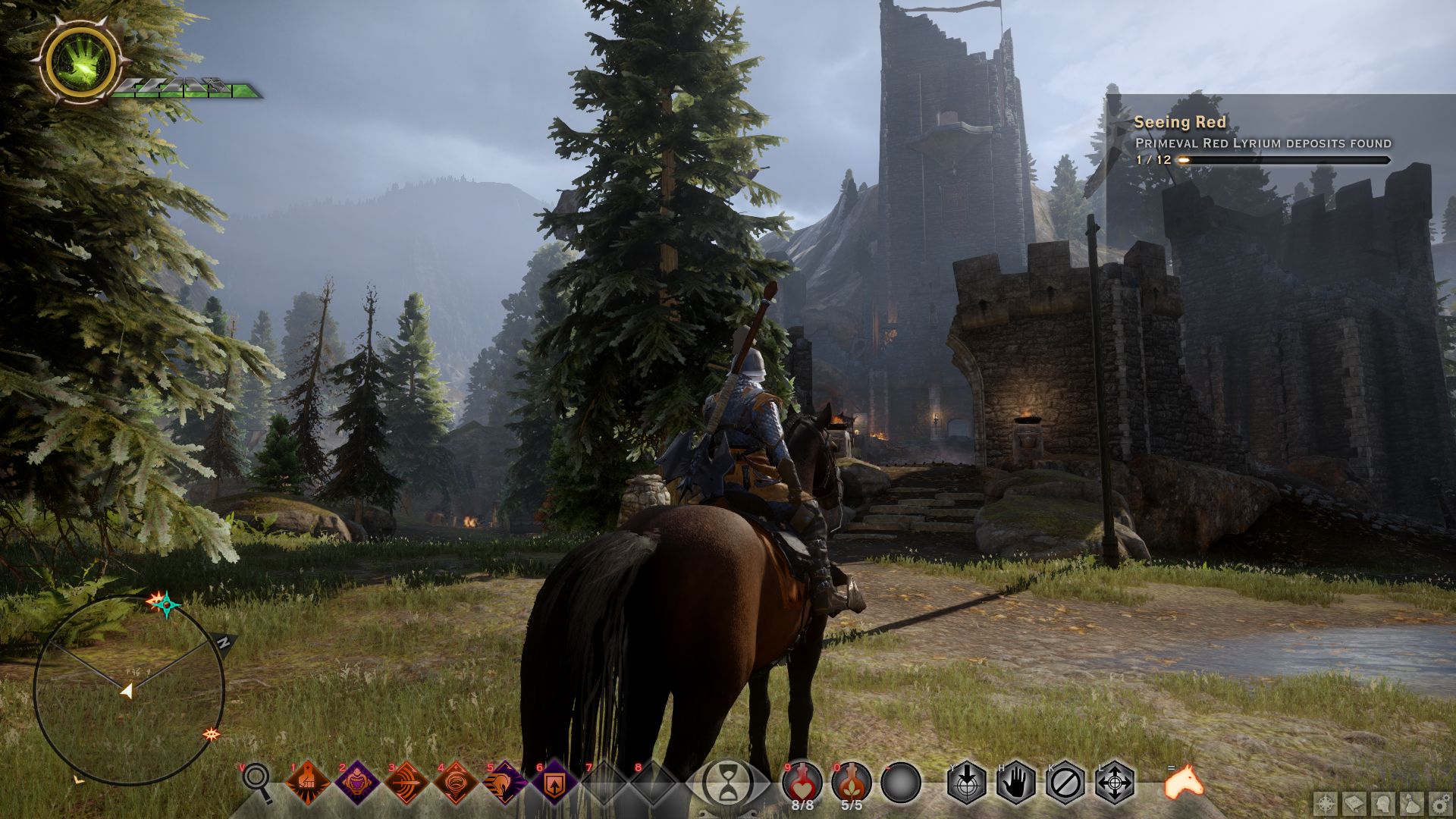Select the four-arrow move command icon
Viewport: 1456px width, 819px height.
pyautogui.click(x=1115, y=783)
